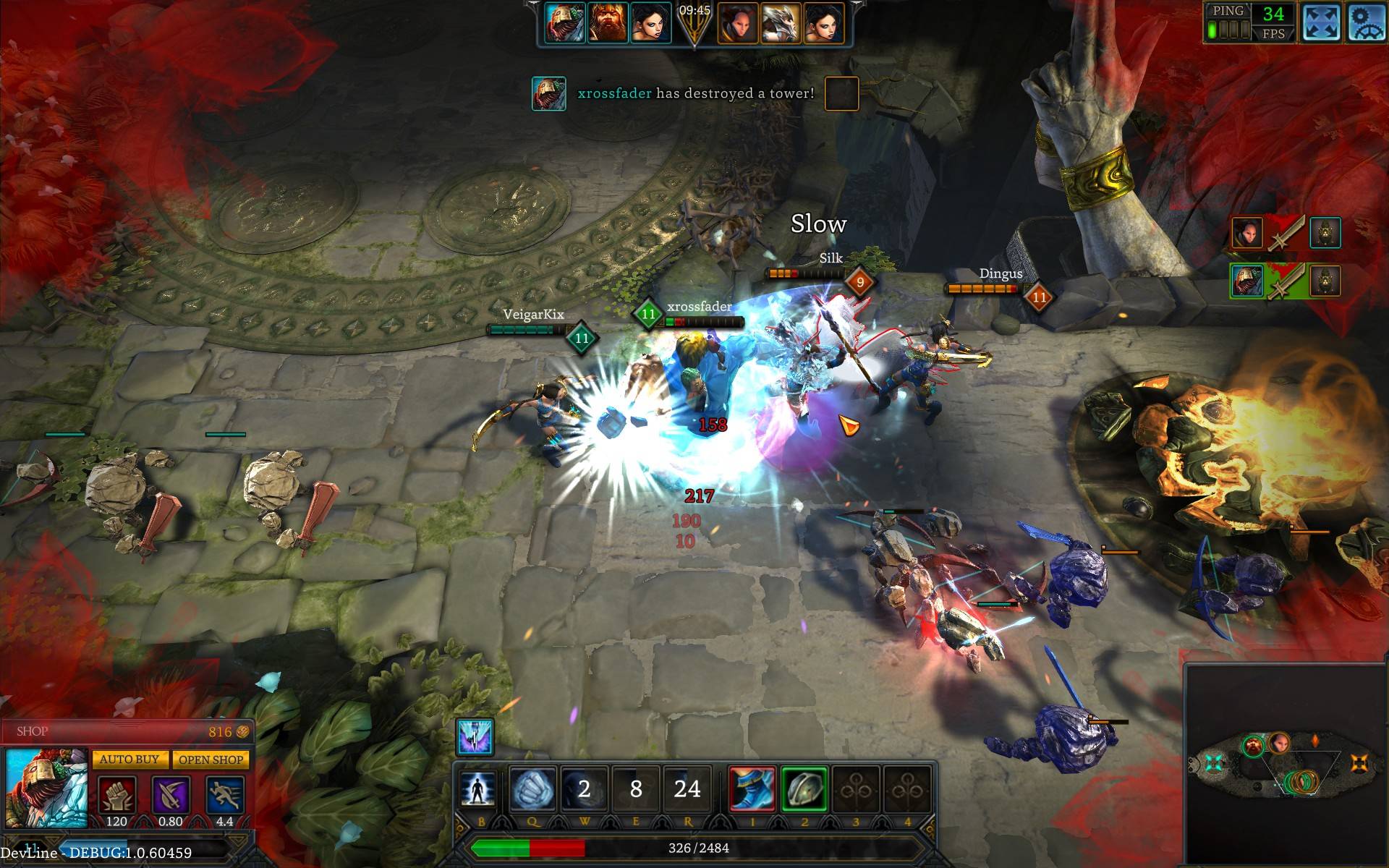Use the ice fist Q ability

pyautogui.click(x=532, y=789)
